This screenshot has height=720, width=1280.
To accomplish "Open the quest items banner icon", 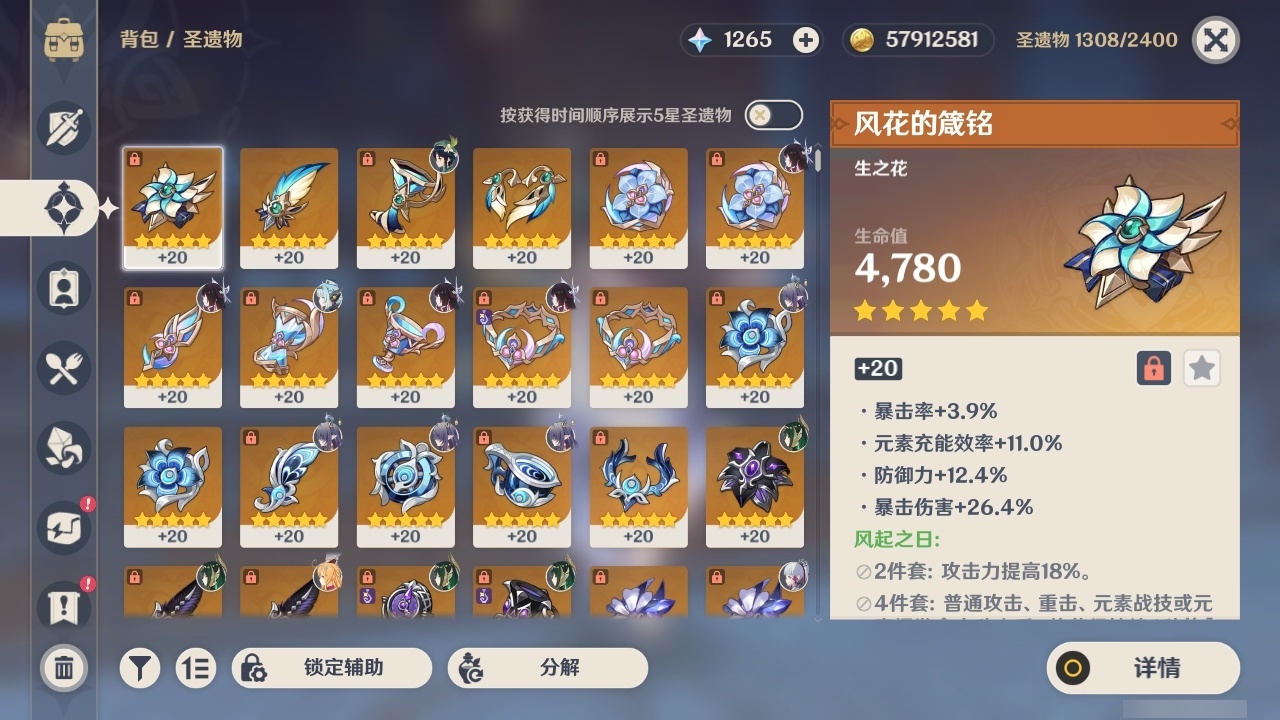I will (x=63, y=608).
